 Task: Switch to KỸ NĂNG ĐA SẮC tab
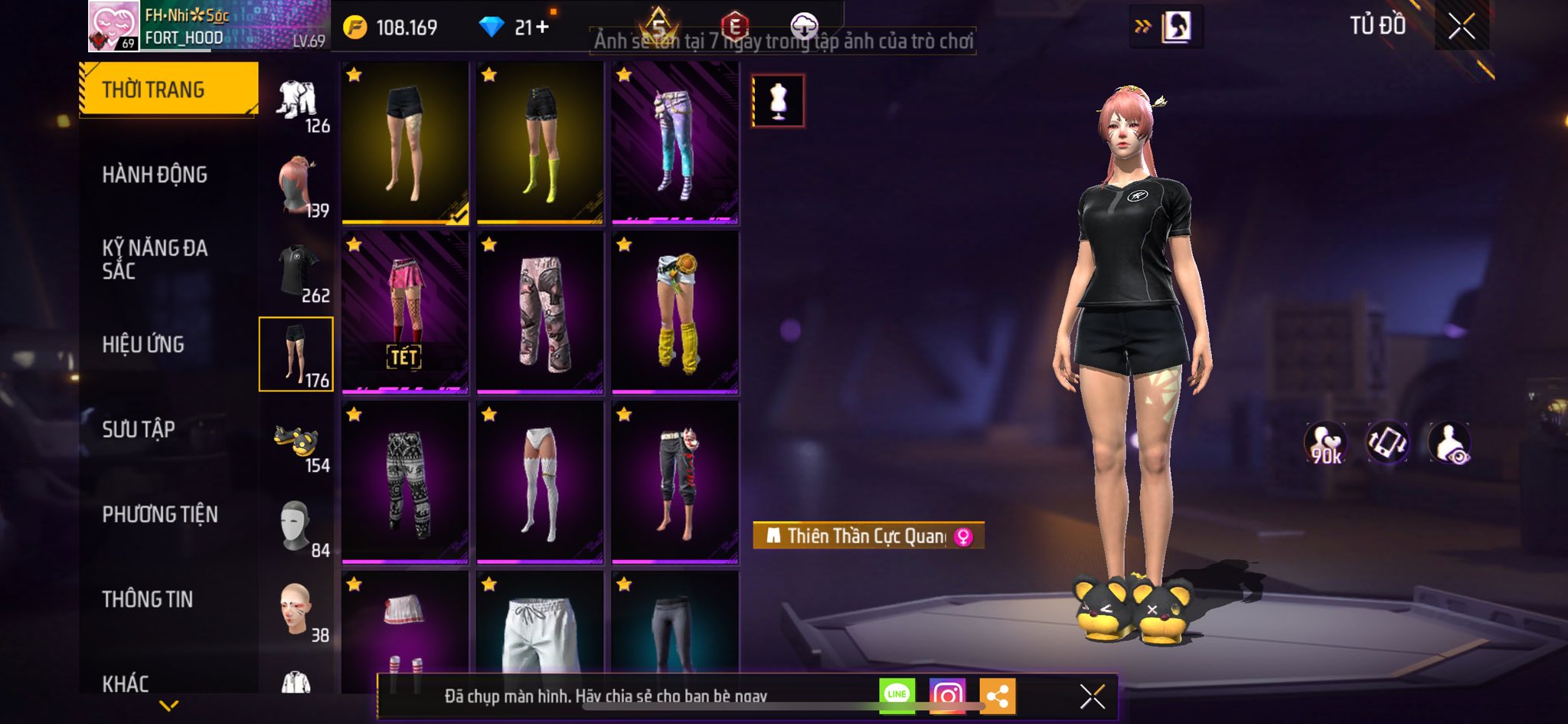155,259
